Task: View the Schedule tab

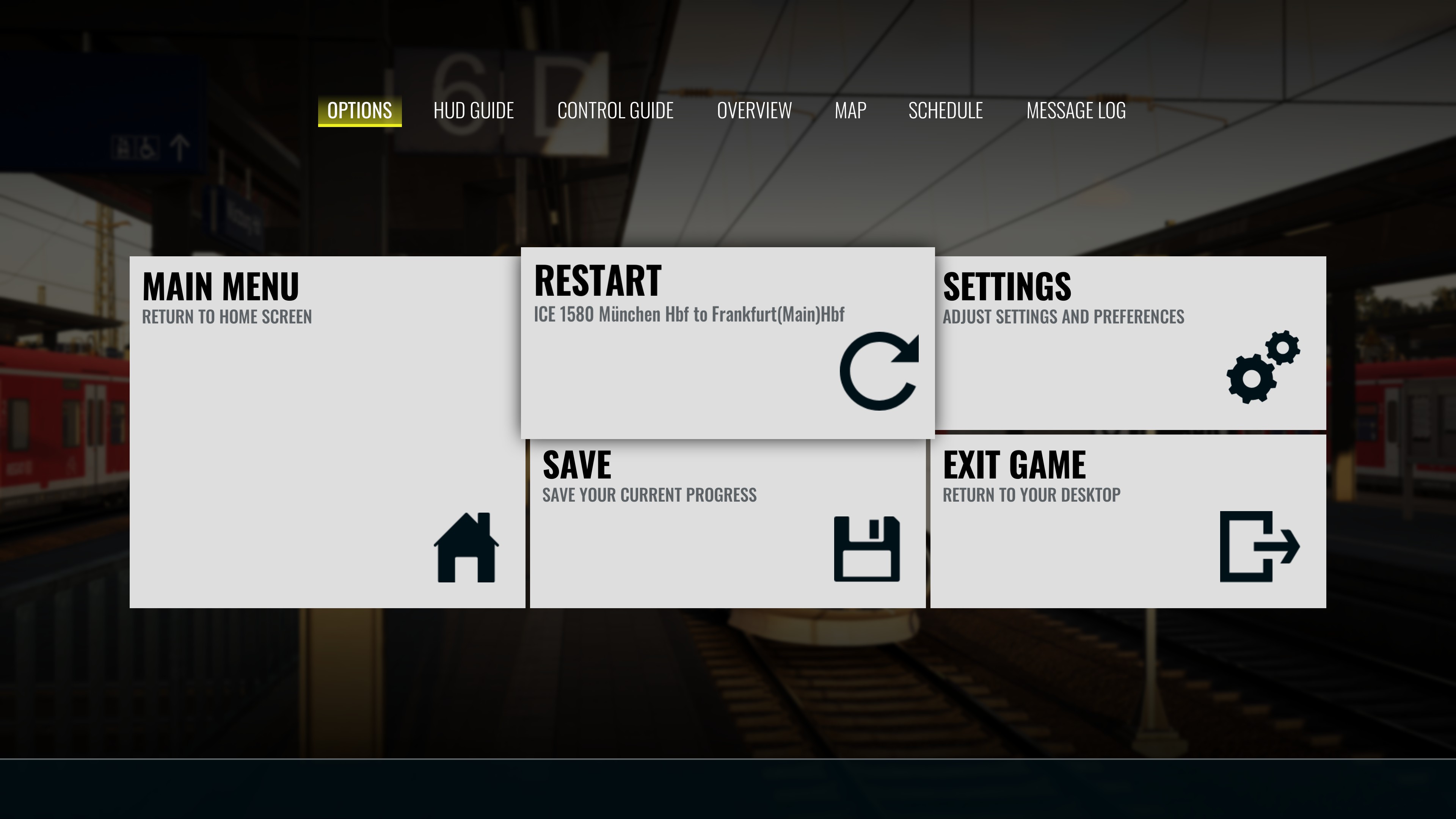Action: tap(945, 111)
